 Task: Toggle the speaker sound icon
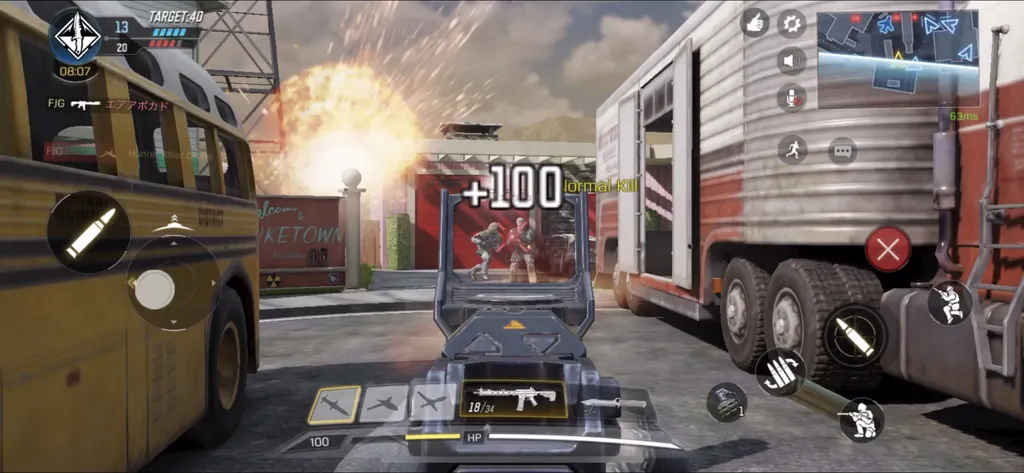(x=792, y=60)
